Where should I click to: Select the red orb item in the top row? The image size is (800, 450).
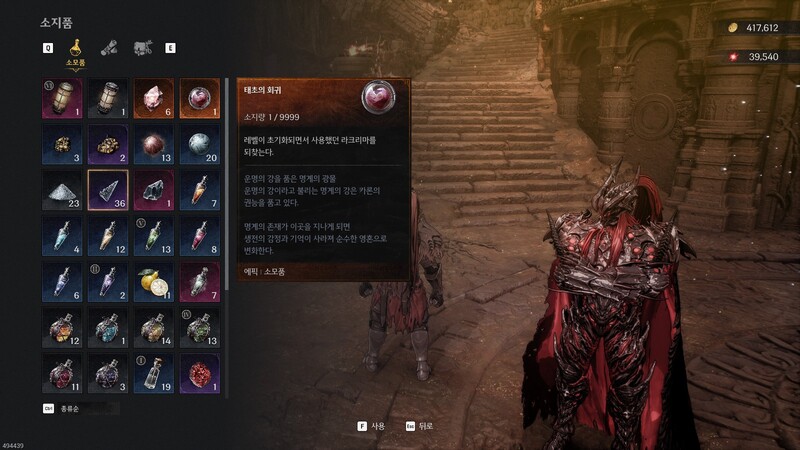(x=198, y=99)
